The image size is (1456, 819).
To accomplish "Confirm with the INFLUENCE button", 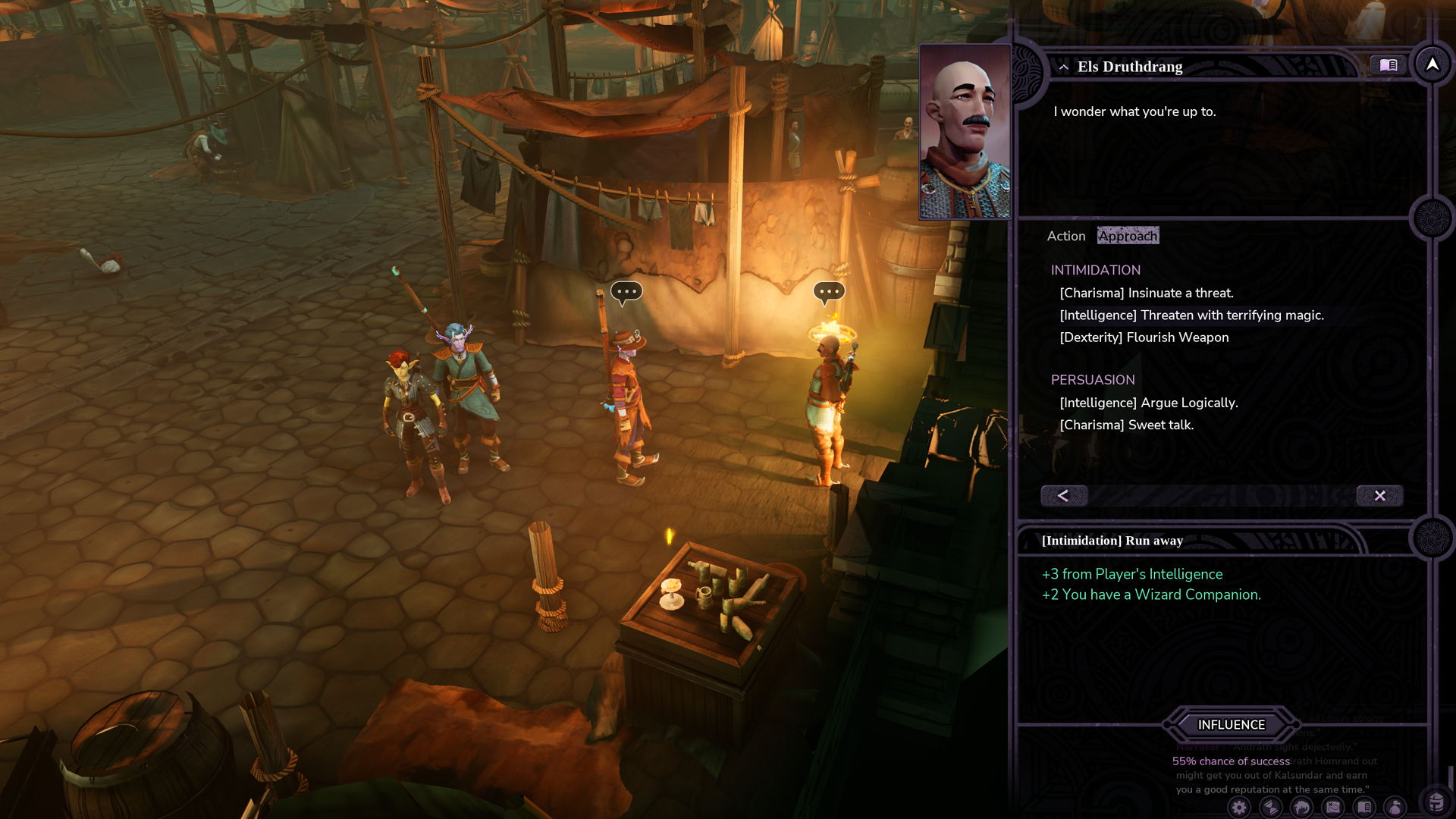I will tap(1231, 725).
